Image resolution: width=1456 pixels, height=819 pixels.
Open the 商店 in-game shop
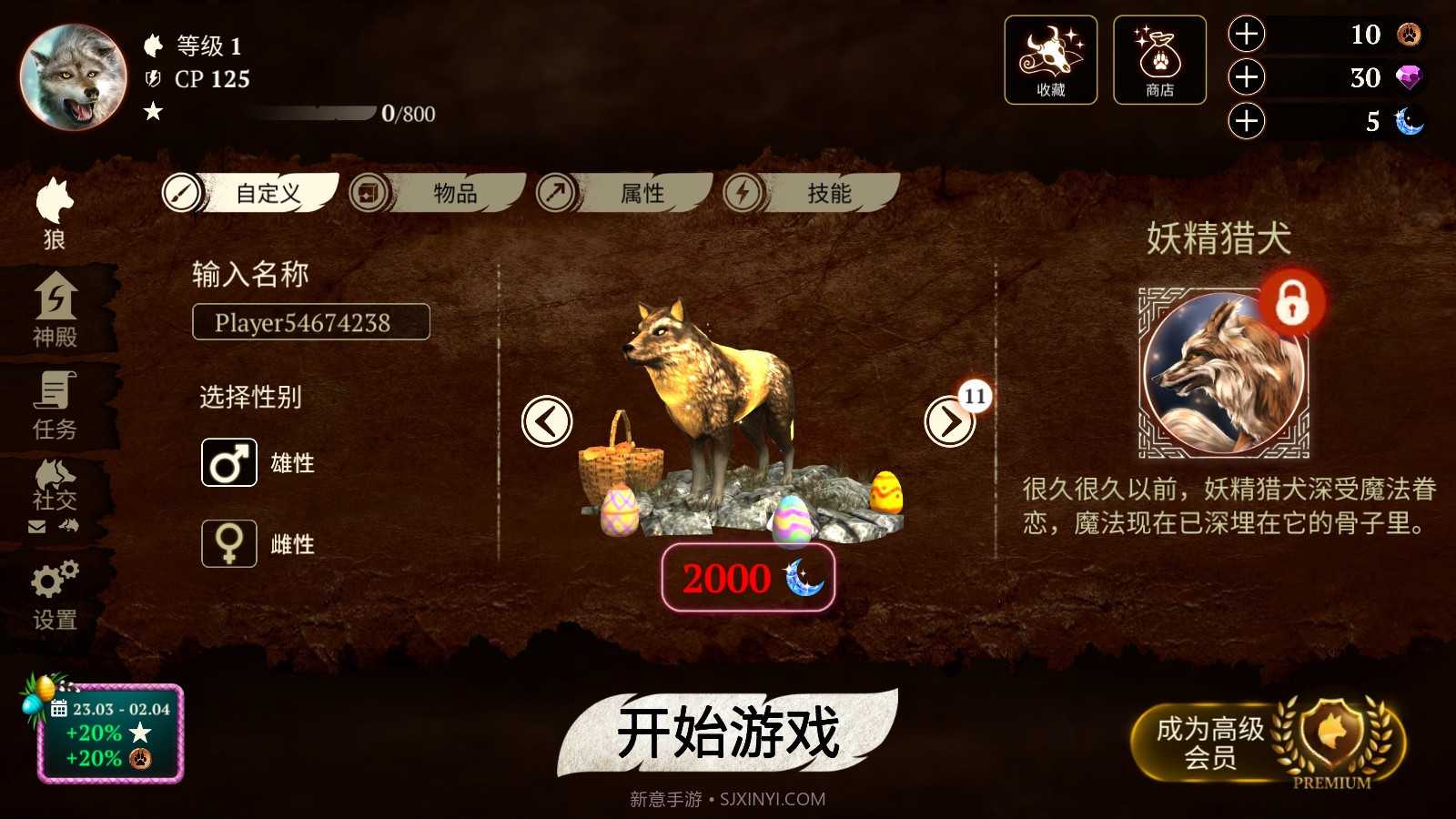[1159, 59]
